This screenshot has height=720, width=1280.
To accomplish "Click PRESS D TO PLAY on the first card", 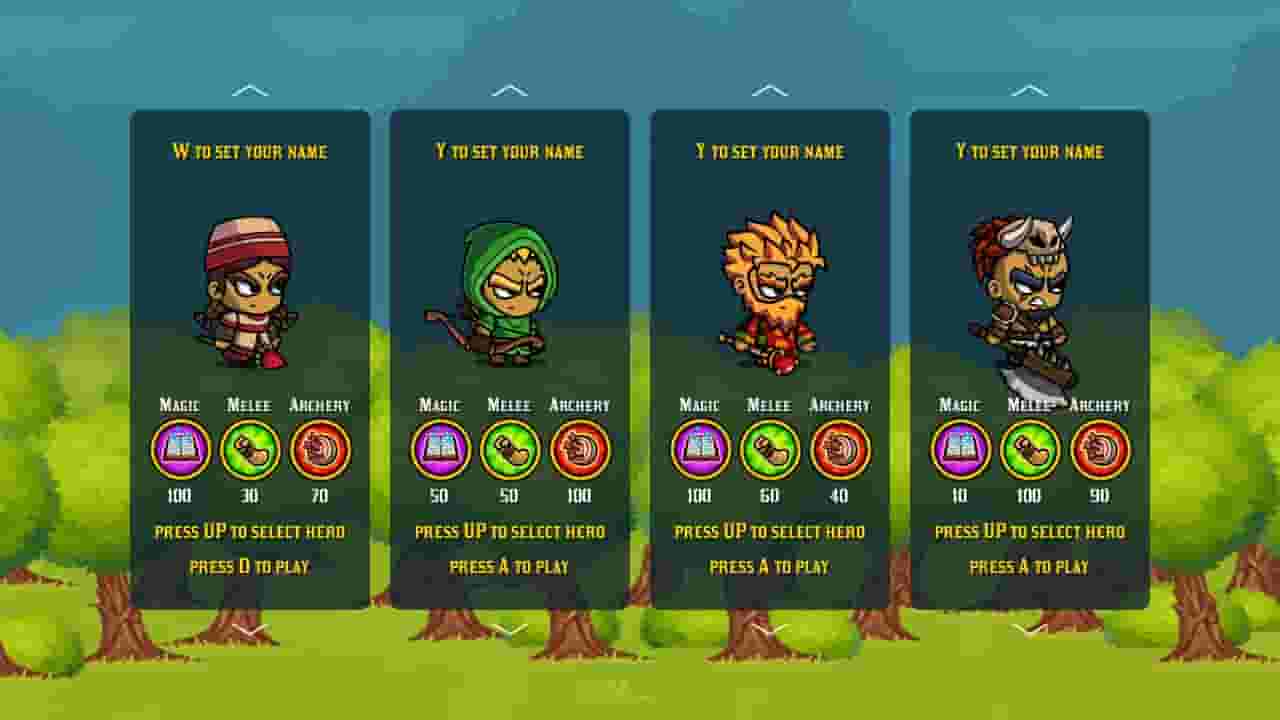I will point(249,566).
